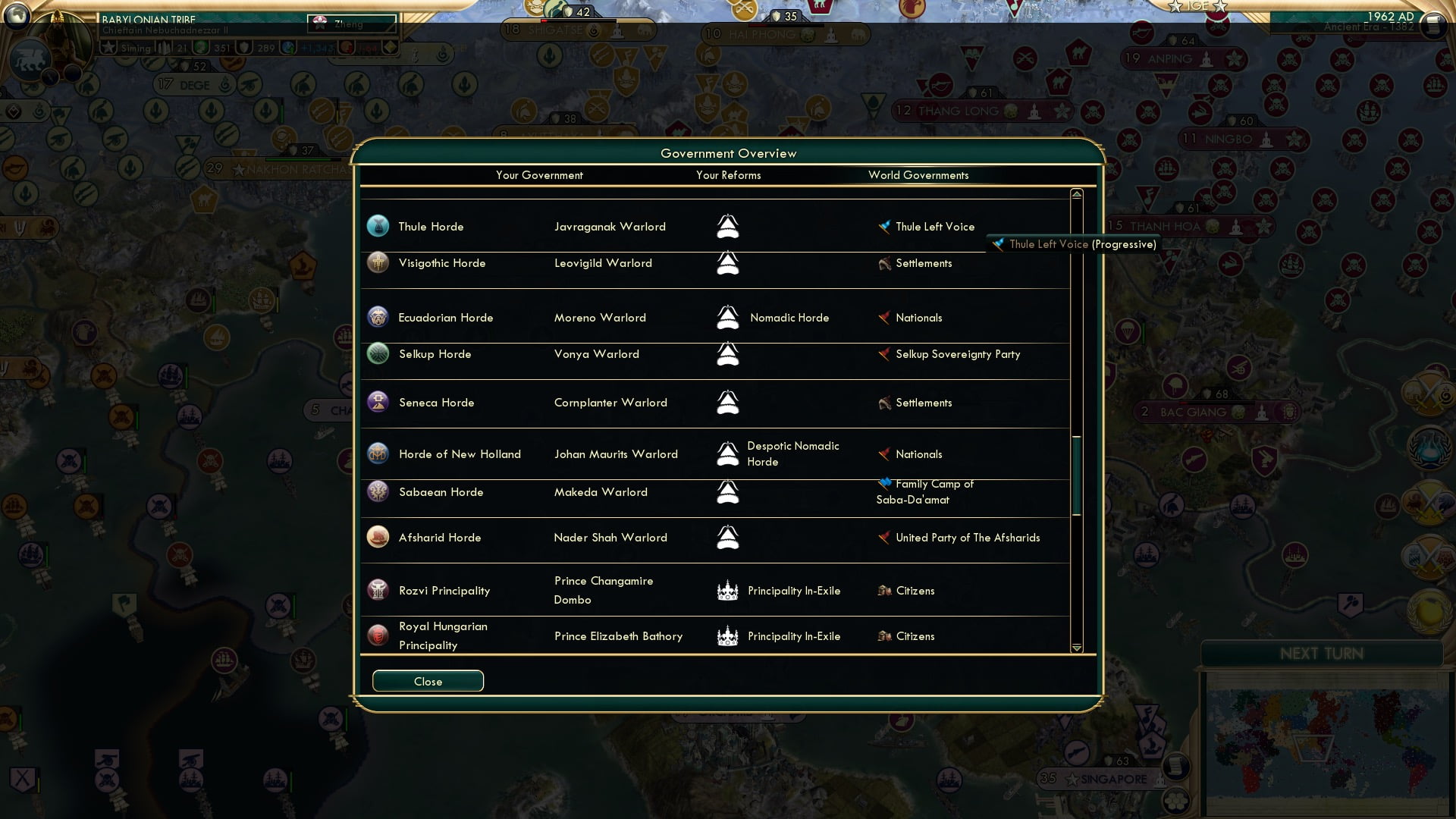Screen dimensions: 1456x819
Task: Switch to the Your Reforms tab
Action: pyautogui.click(x=729, y=175)
